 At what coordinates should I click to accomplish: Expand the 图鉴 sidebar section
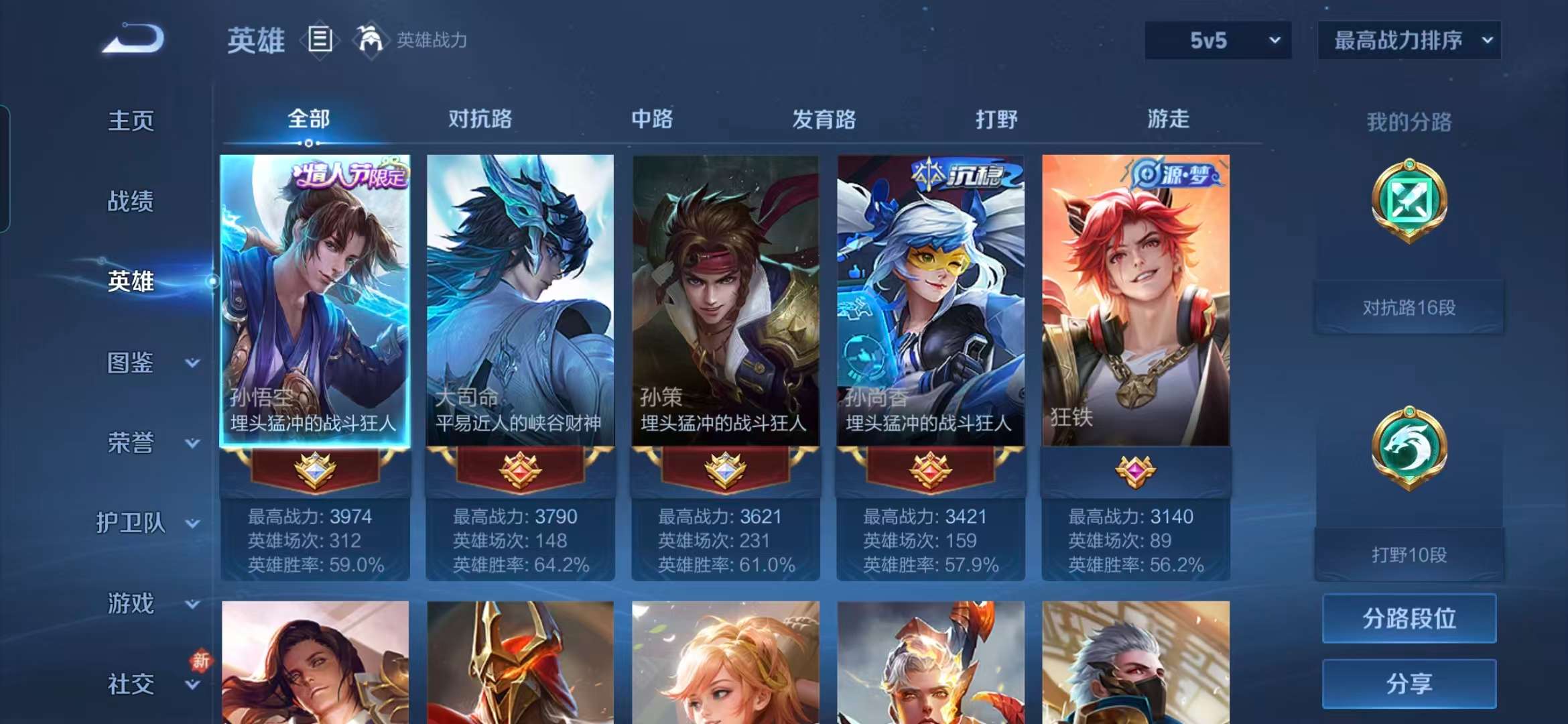point(141,363)
